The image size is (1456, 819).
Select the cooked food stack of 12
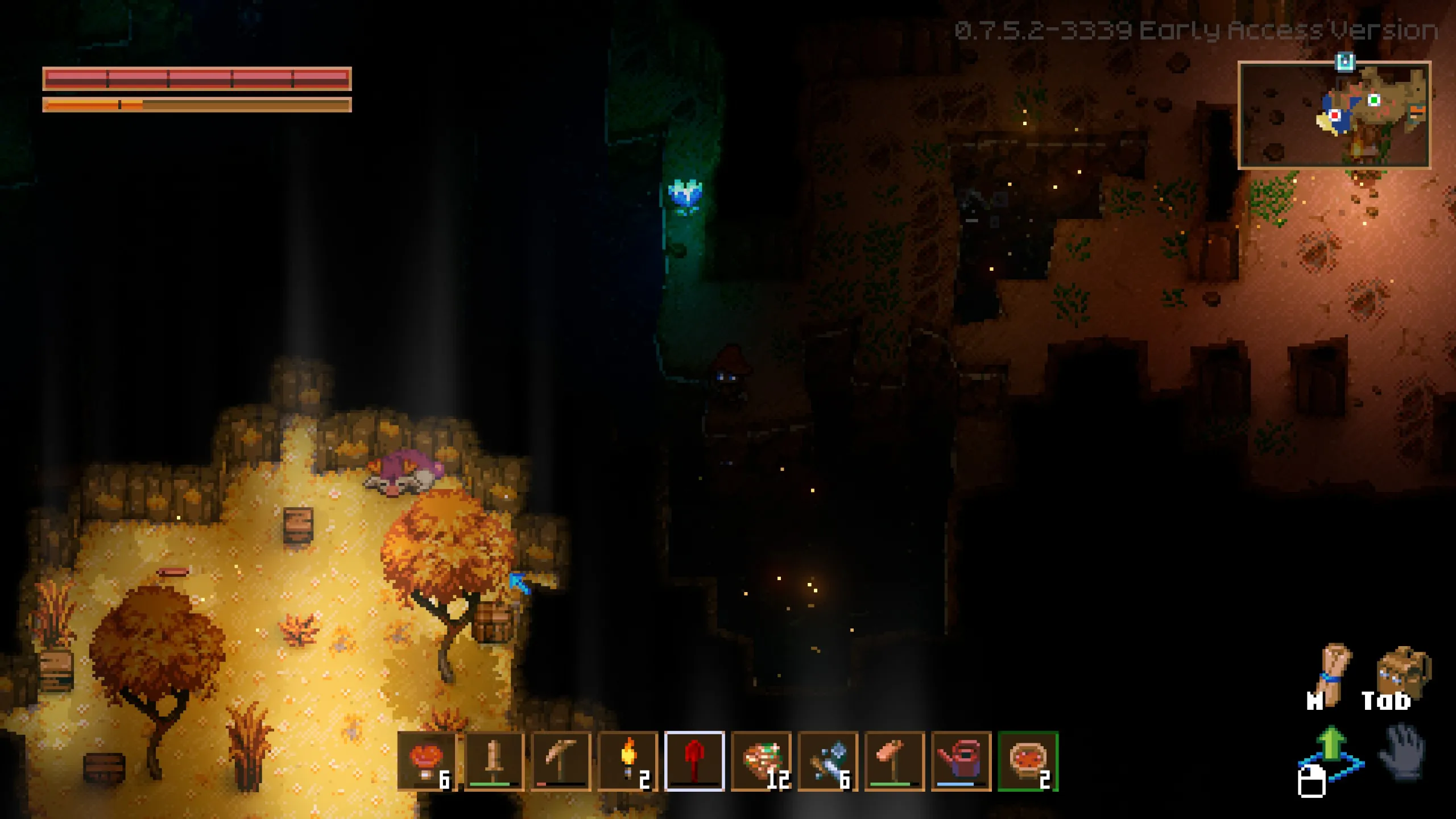[x=761, y=761]
